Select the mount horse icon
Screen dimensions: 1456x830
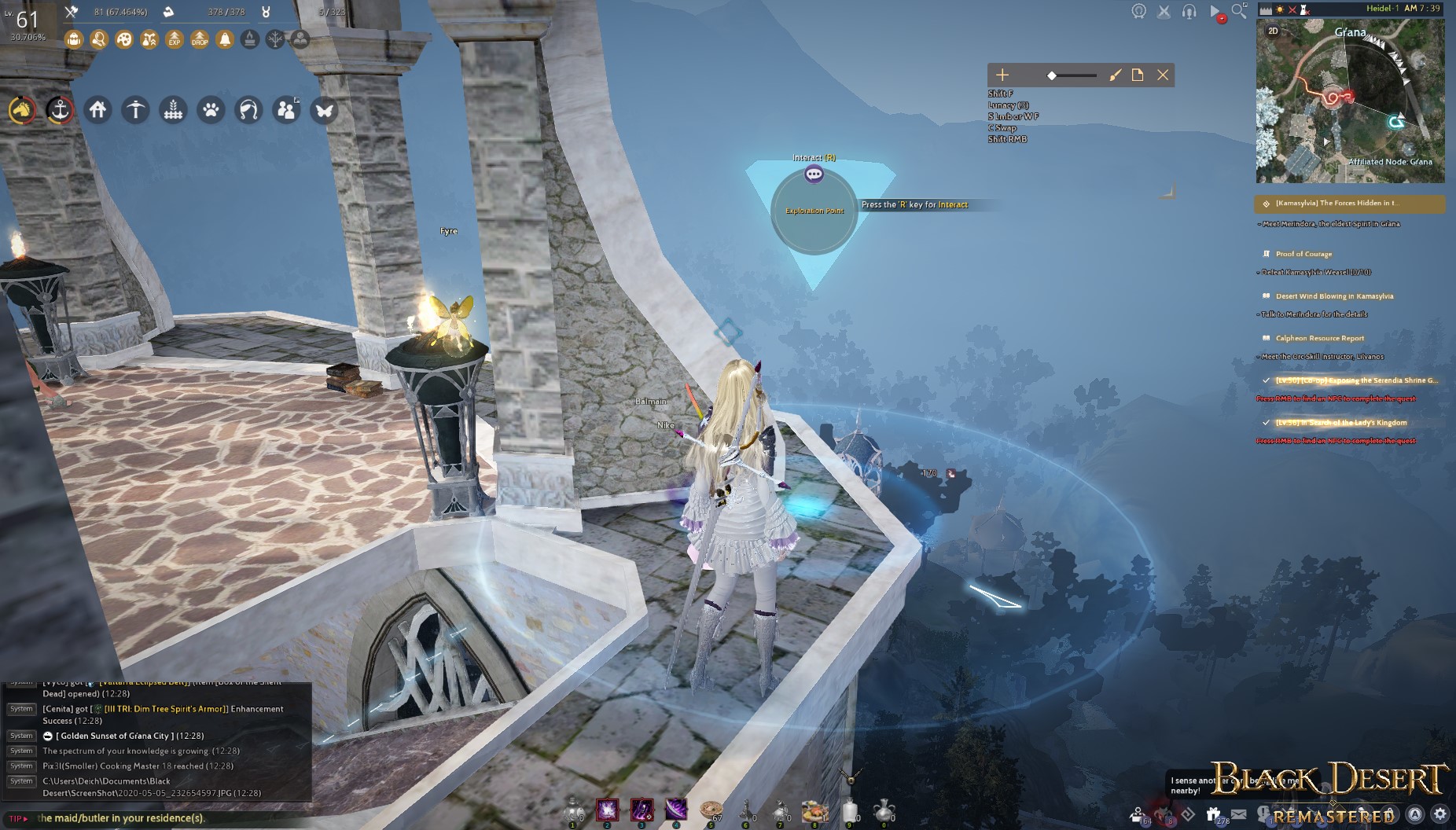click(x=23, y=111)
